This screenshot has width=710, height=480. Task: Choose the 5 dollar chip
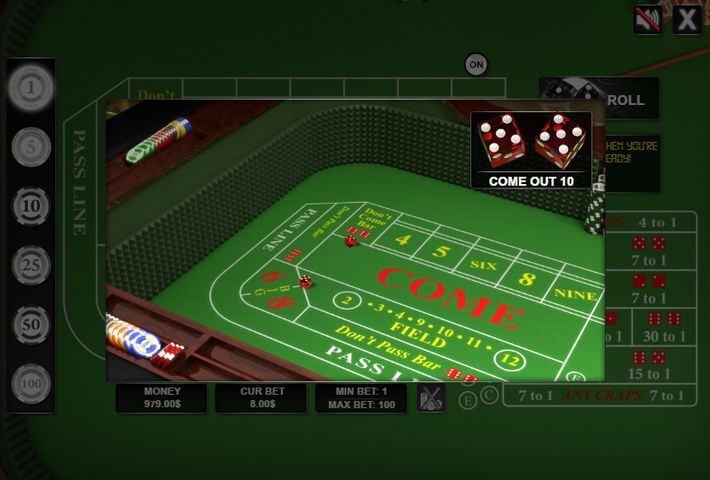click(x=31, y=148)
